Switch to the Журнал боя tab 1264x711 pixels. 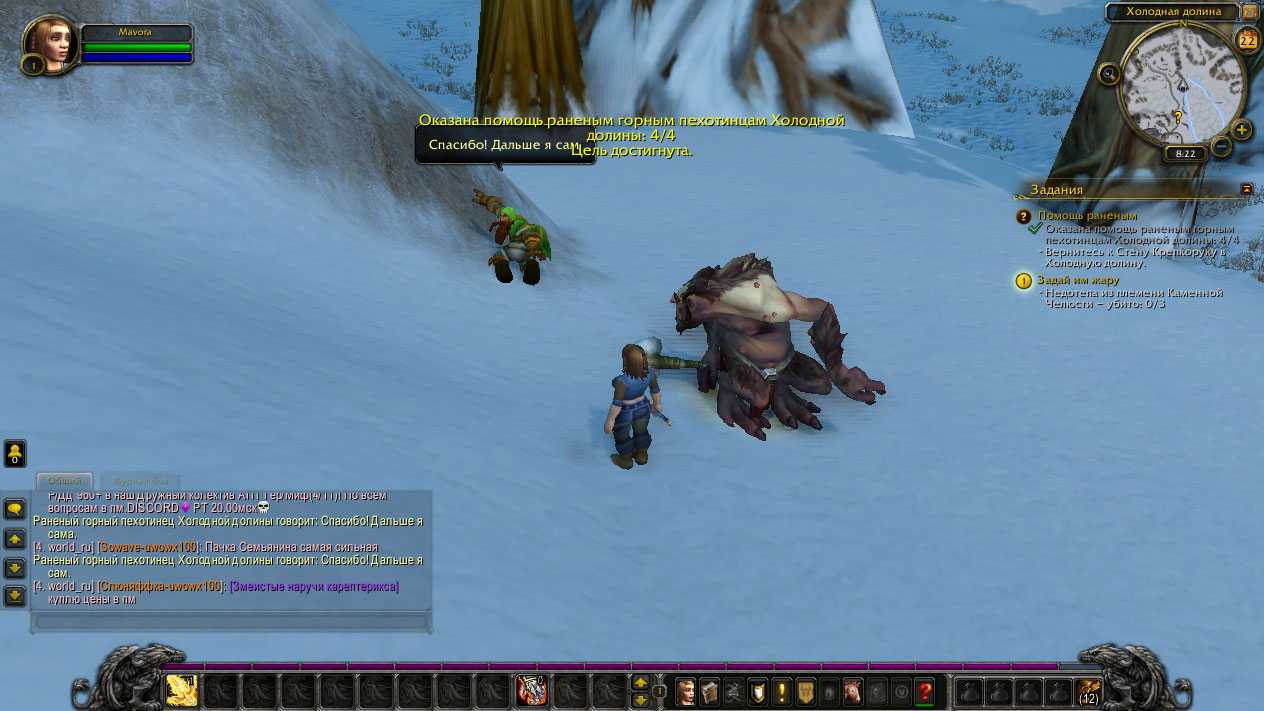[x=140, y=481]
